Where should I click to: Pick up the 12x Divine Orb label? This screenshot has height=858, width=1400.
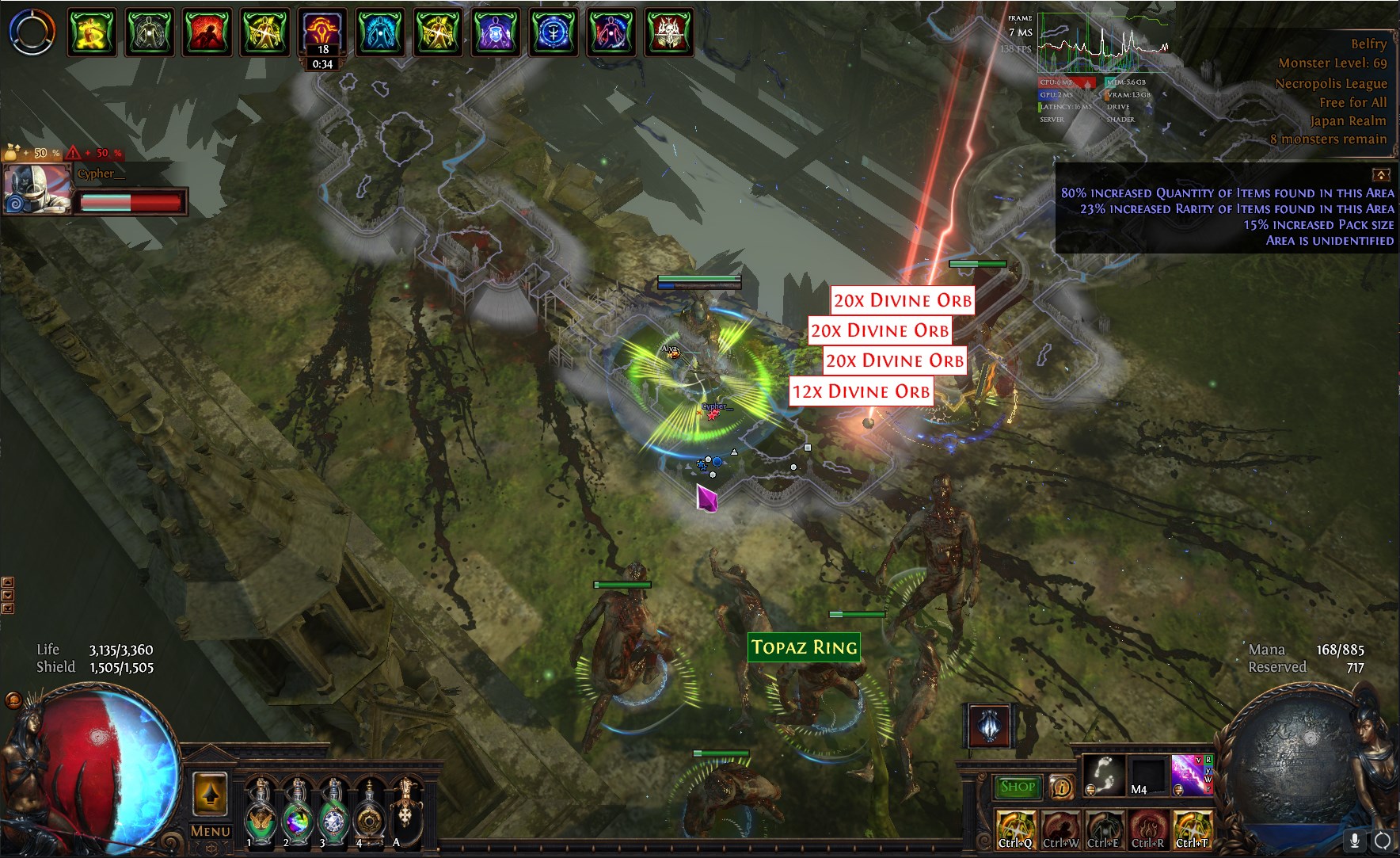[x=862, y=391]
